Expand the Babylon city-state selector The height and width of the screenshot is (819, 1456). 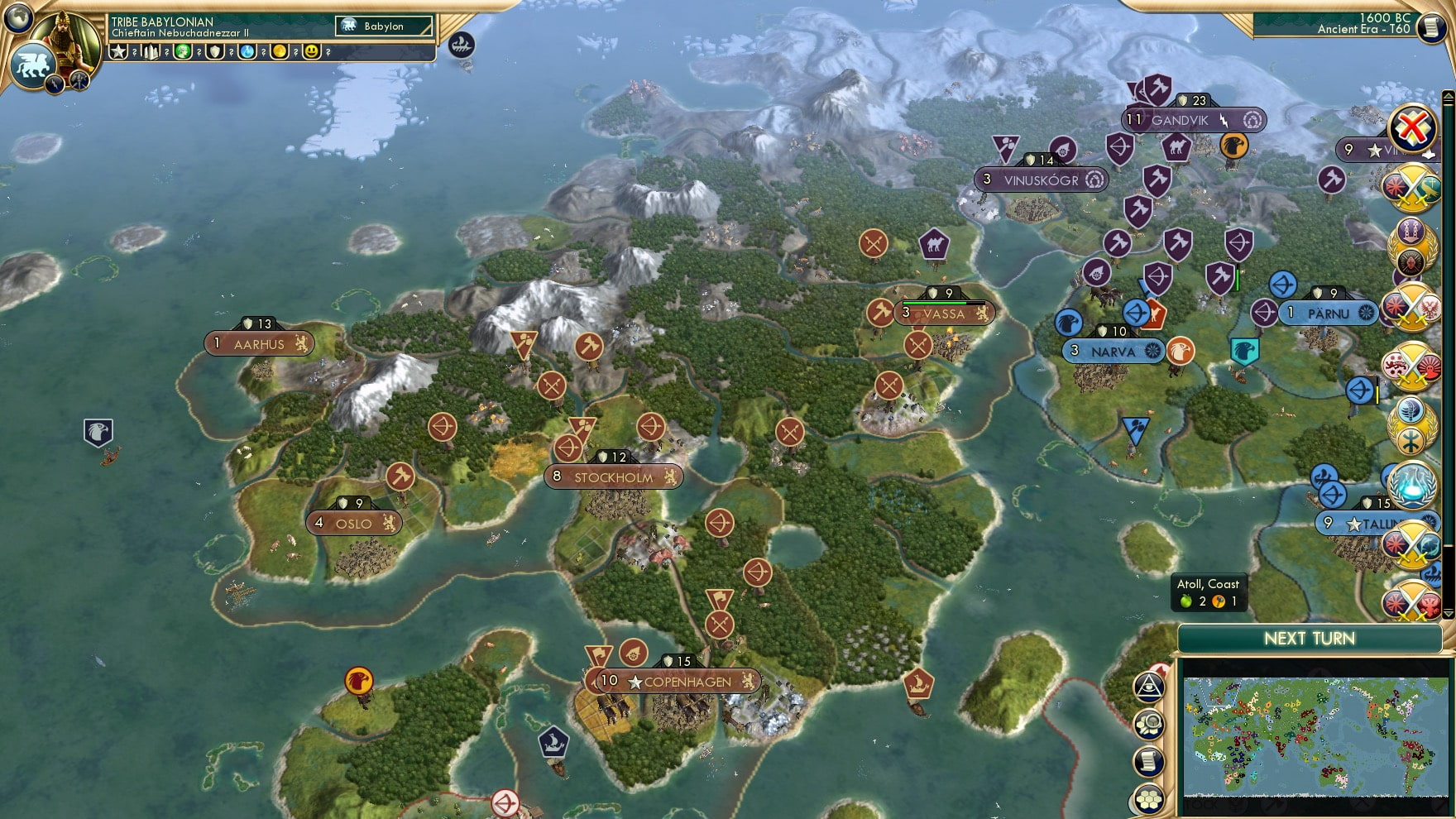[385, 26]
